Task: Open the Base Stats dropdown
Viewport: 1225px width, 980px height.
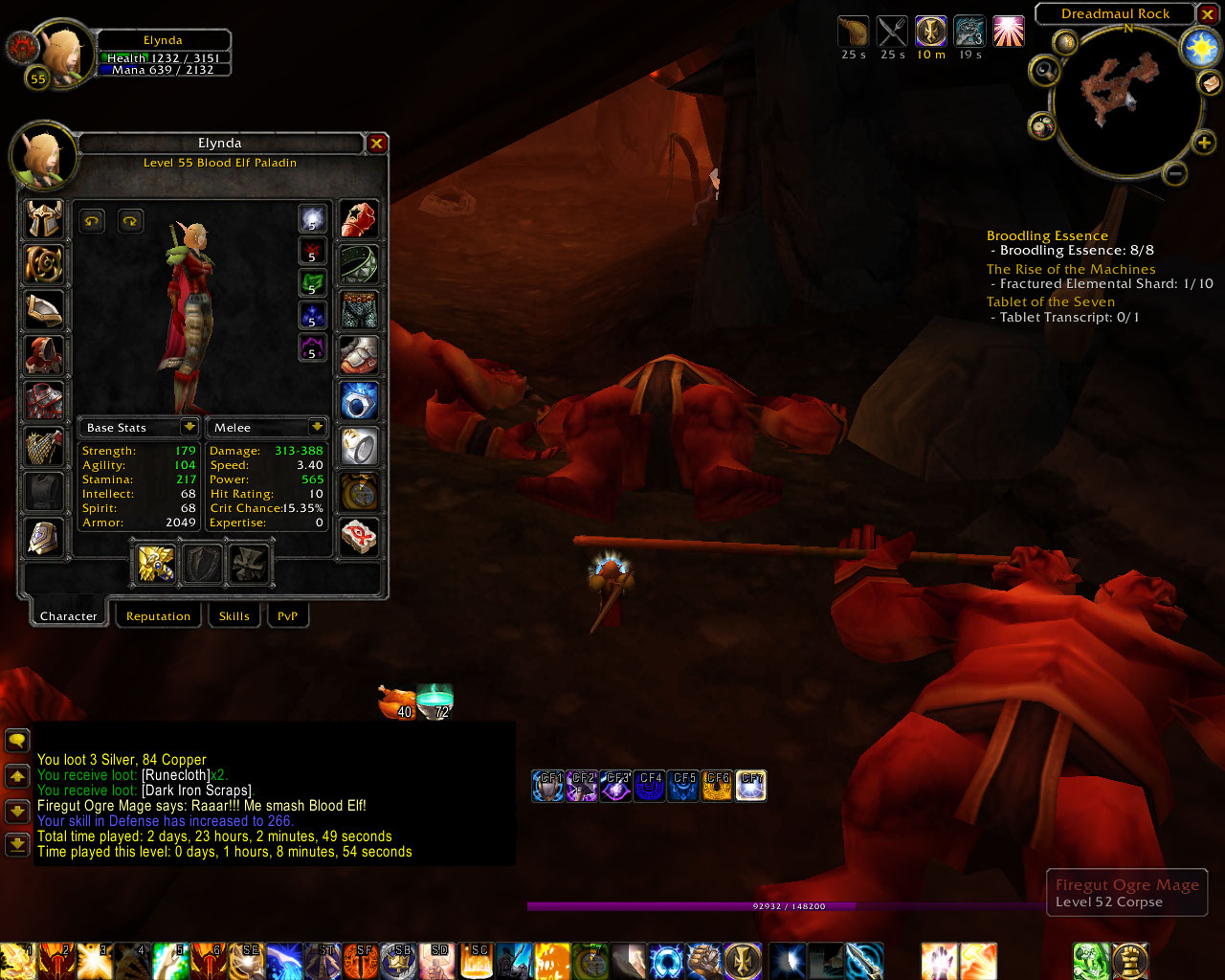Action: pyautogui.click(x=189, y=427)
